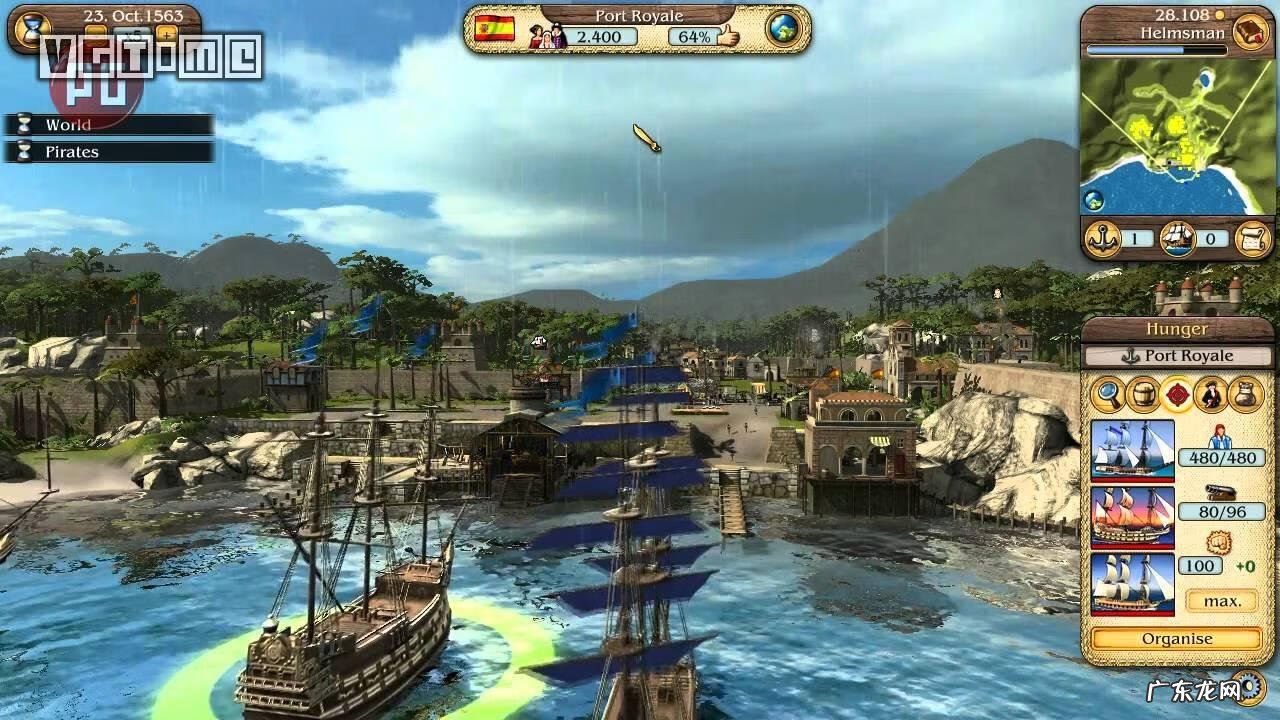Open the parchment scroll icon
This screenshot has height=720, width=1280.
[1252, 239]
